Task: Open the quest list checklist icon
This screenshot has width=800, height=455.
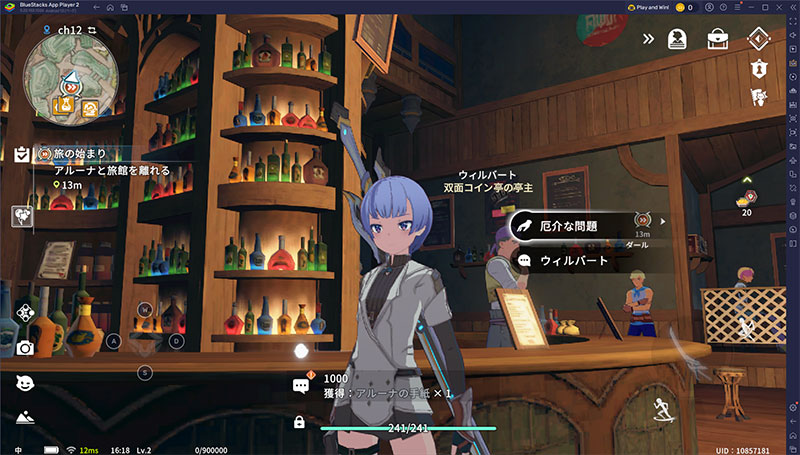Action: point(22,155)
